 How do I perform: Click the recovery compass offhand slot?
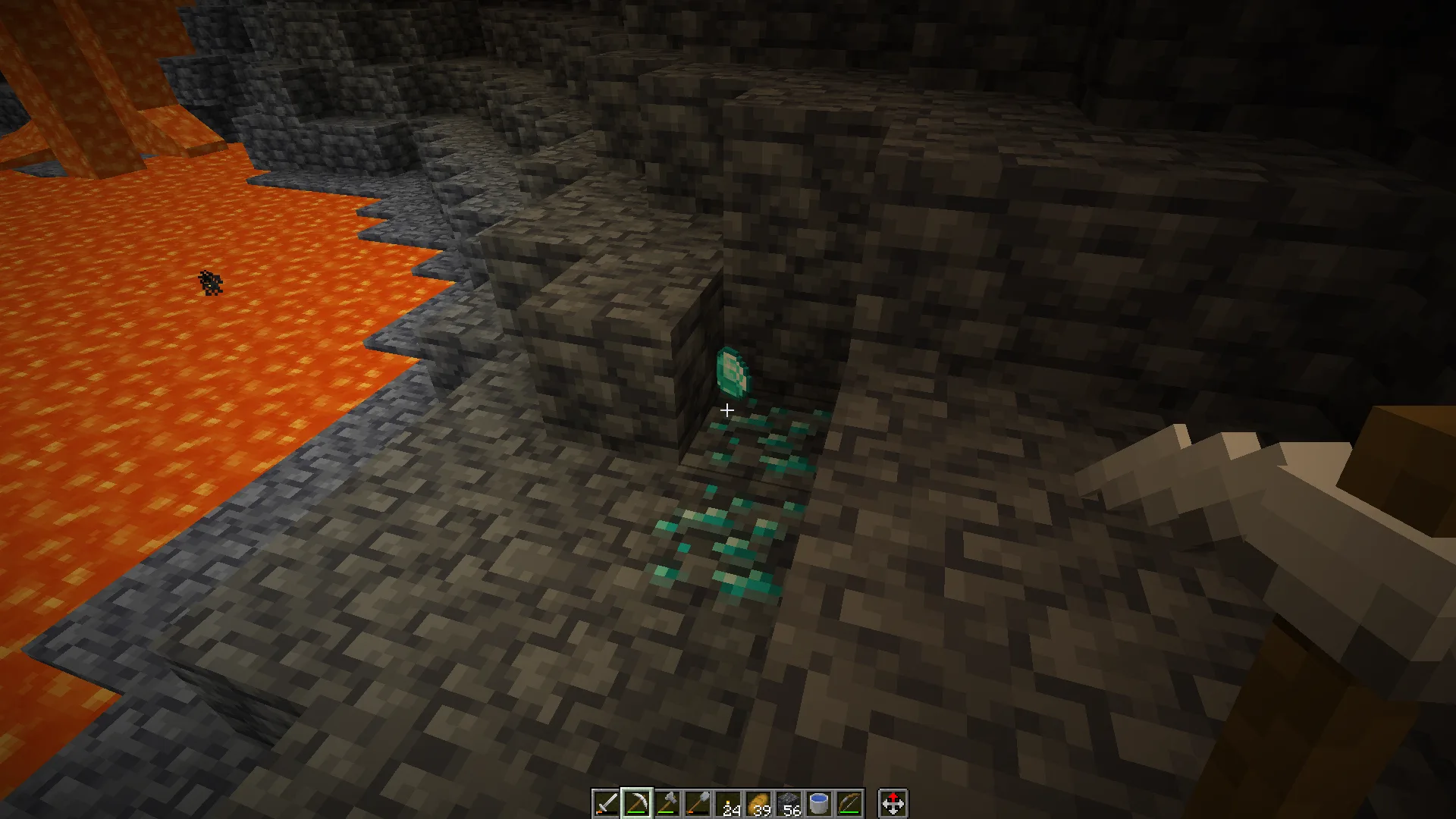point(893,803)
